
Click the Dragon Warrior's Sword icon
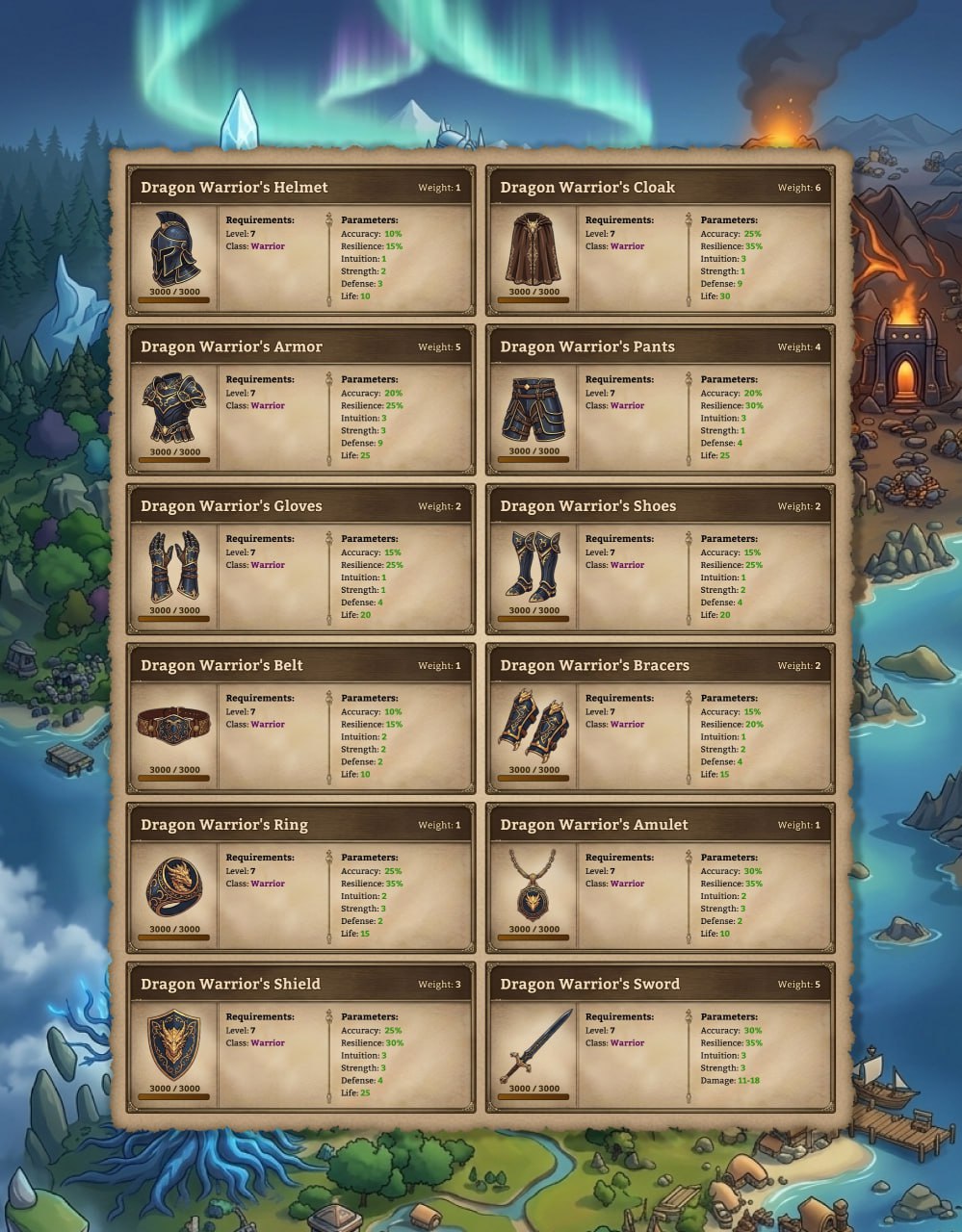click(x=533, y=1044)
